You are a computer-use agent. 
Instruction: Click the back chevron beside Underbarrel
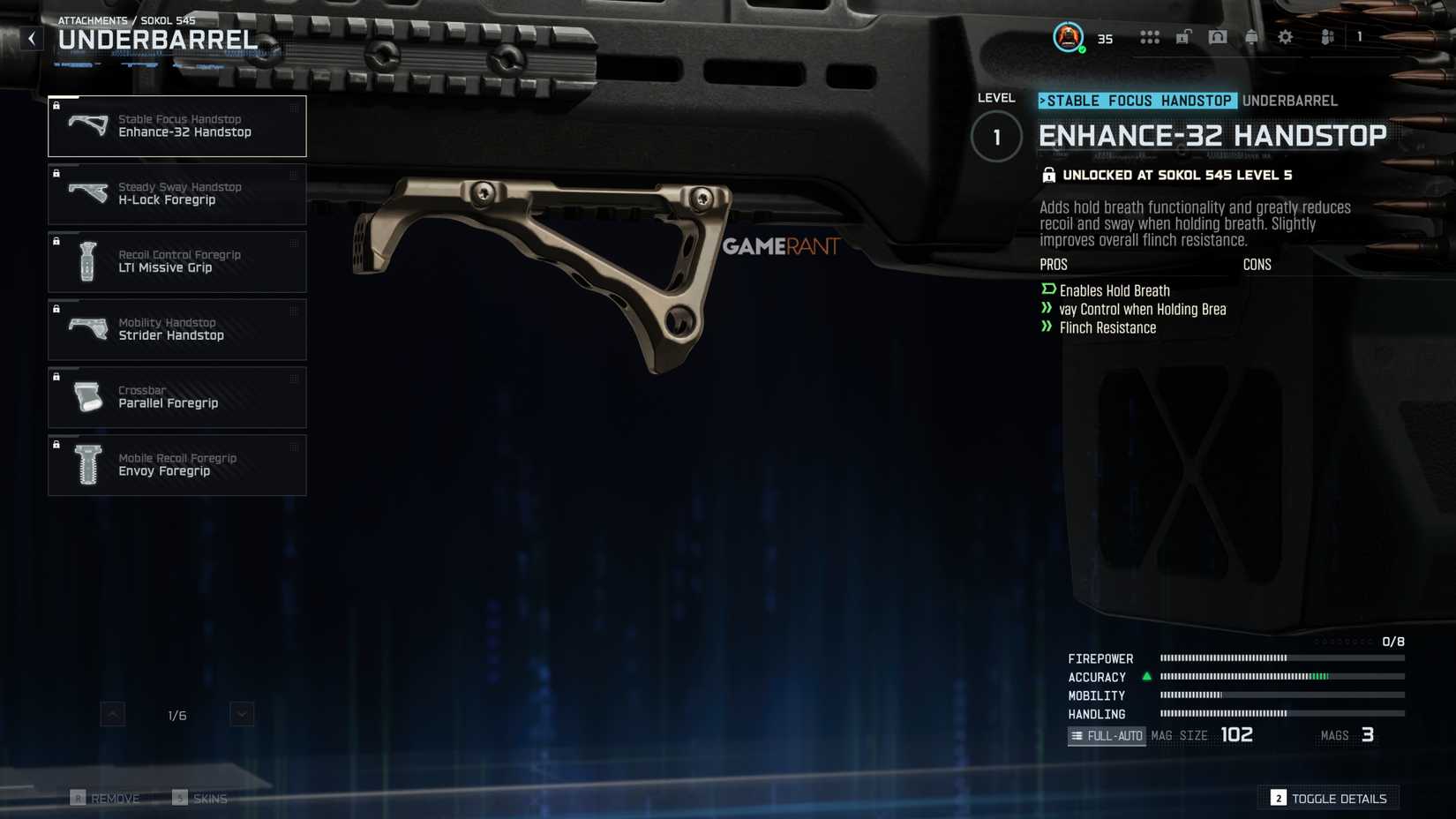pyautogui.click(x=31, y=38)
